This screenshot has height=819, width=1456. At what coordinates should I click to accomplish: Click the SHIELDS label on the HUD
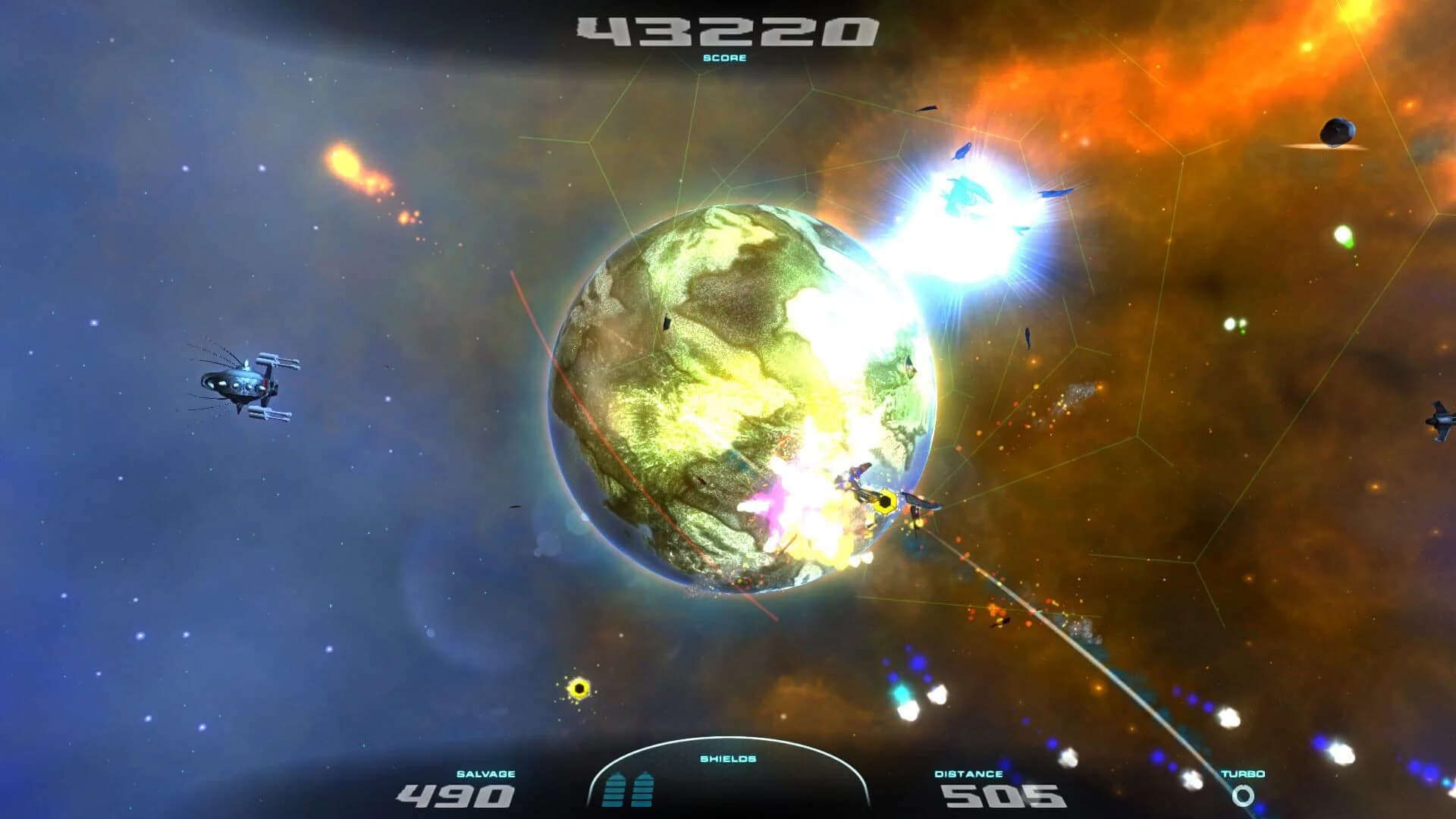coord(726,760)
